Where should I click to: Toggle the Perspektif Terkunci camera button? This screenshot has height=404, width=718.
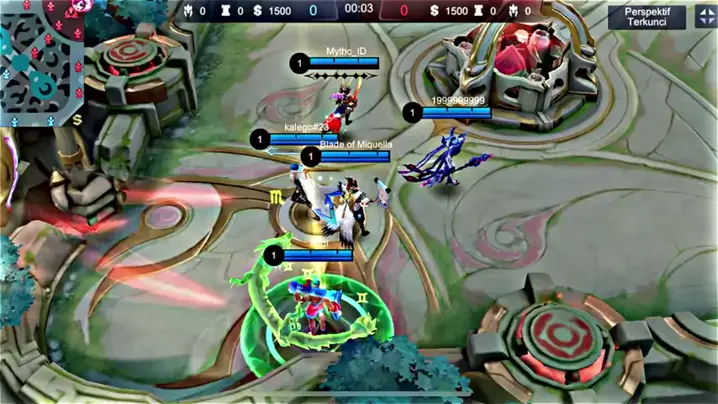[x=646, y=16]
